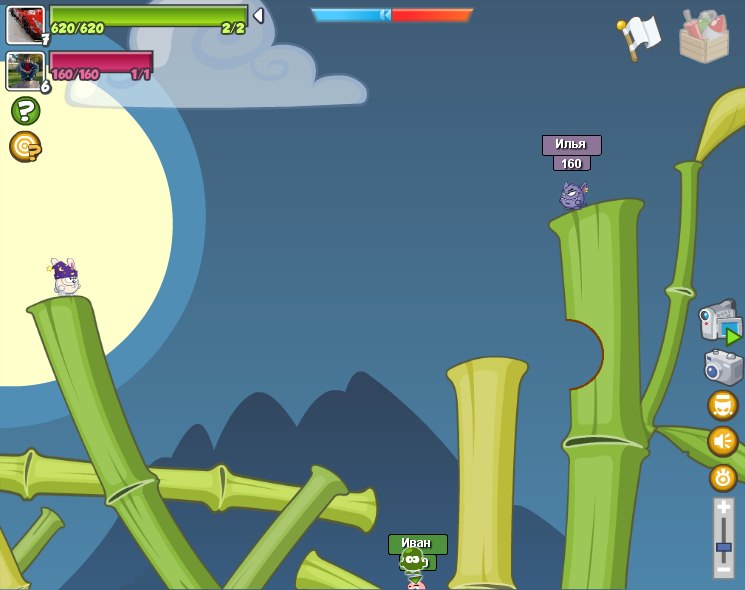745x590 pixels.
Task: Zoom in with the plus button
Action: (x=724, y=508)
